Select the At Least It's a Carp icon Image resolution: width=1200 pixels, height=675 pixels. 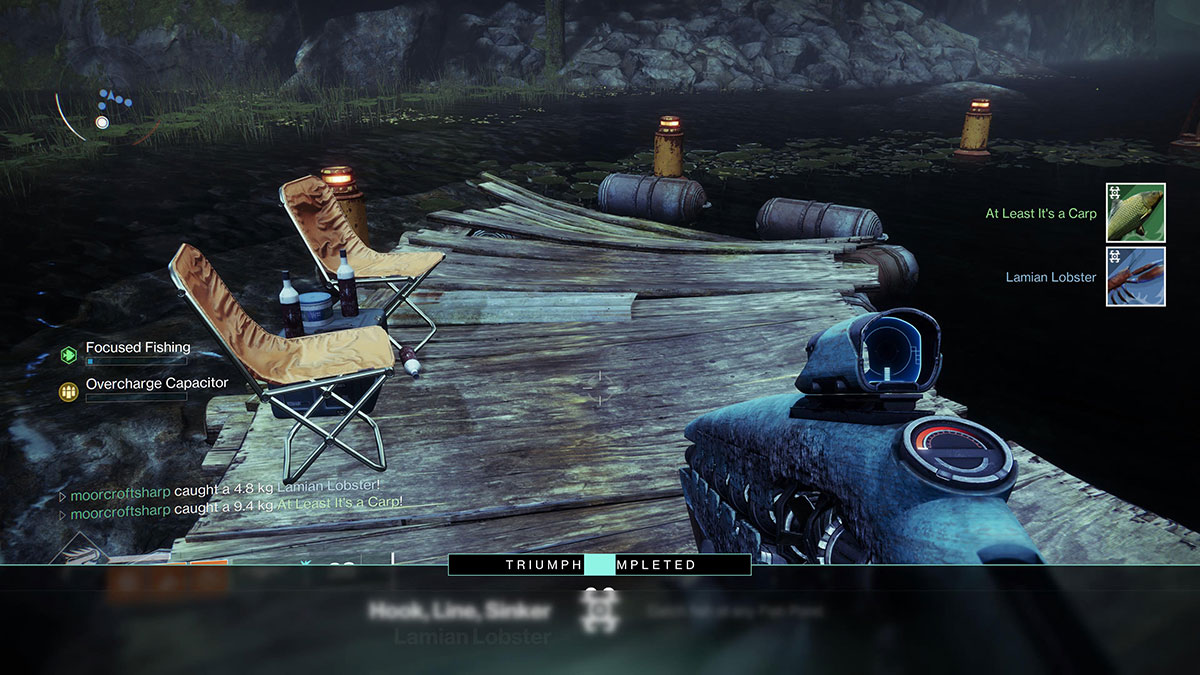[x=1135, y=213]
